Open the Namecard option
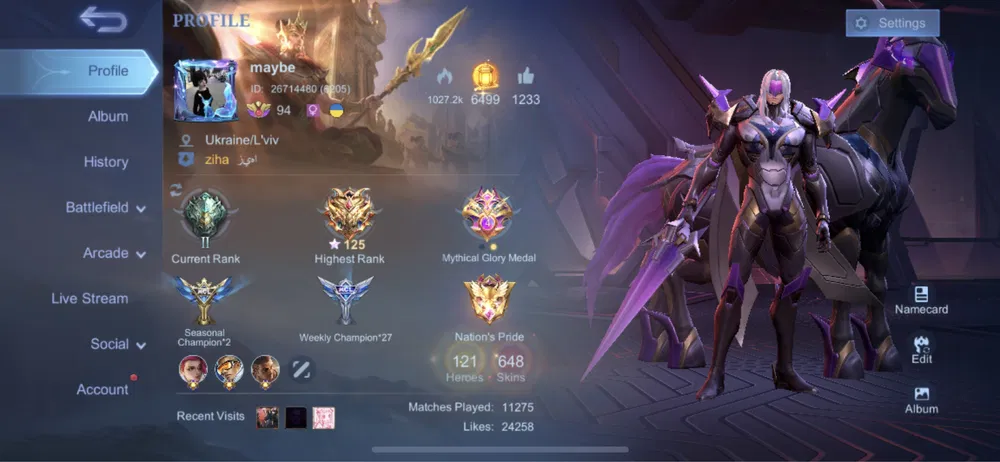This screenshot has width=1000, height=462. (921, 300)
